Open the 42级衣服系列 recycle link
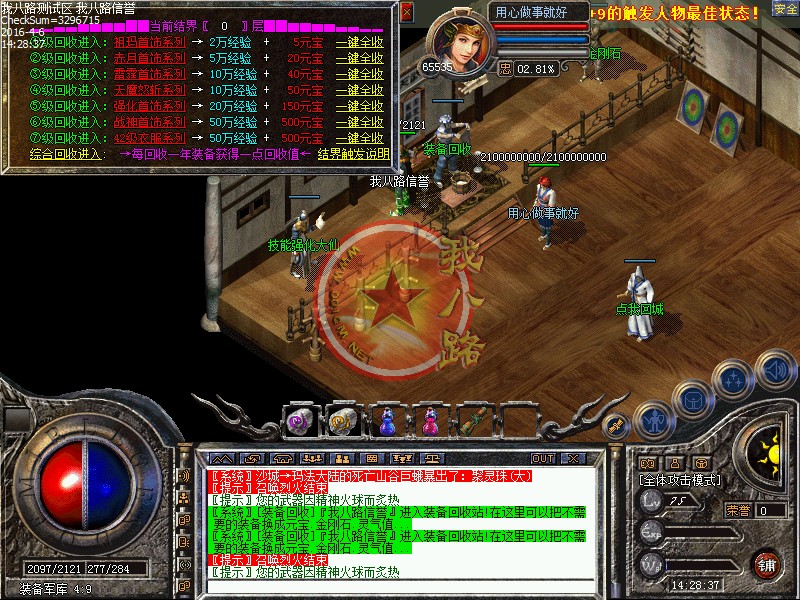This screenshot has width=800, height=600. tap(150, 138)
